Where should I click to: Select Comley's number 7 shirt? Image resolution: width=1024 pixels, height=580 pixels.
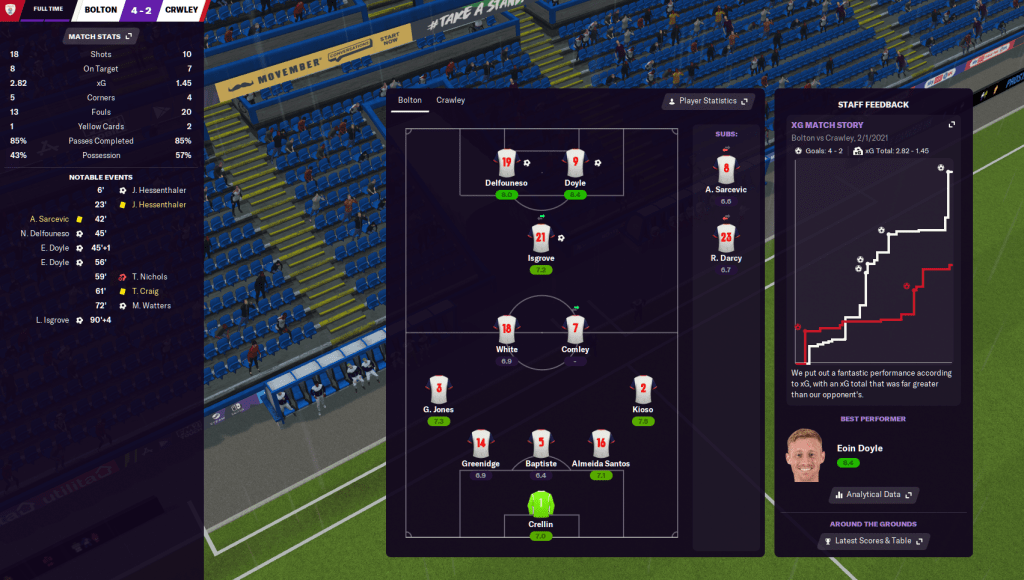pyautogui.click(x=575, y=328)
